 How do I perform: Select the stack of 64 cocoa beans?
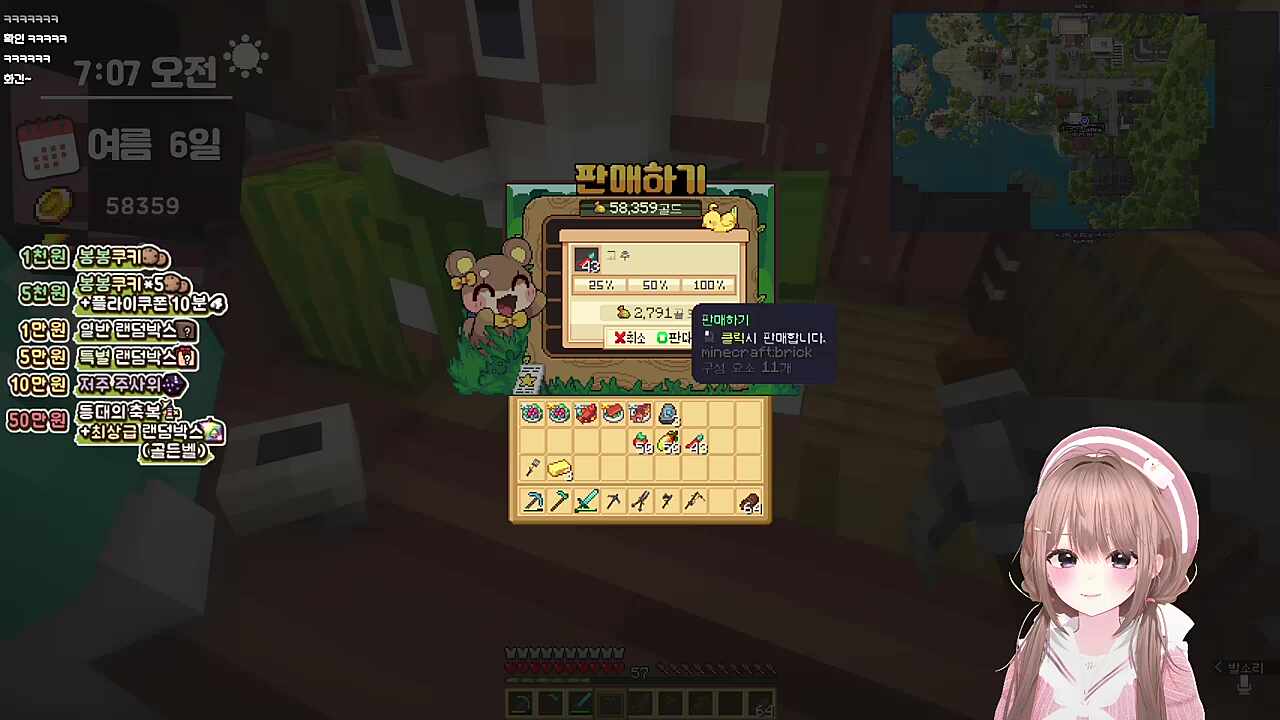(x=750, y=502)
